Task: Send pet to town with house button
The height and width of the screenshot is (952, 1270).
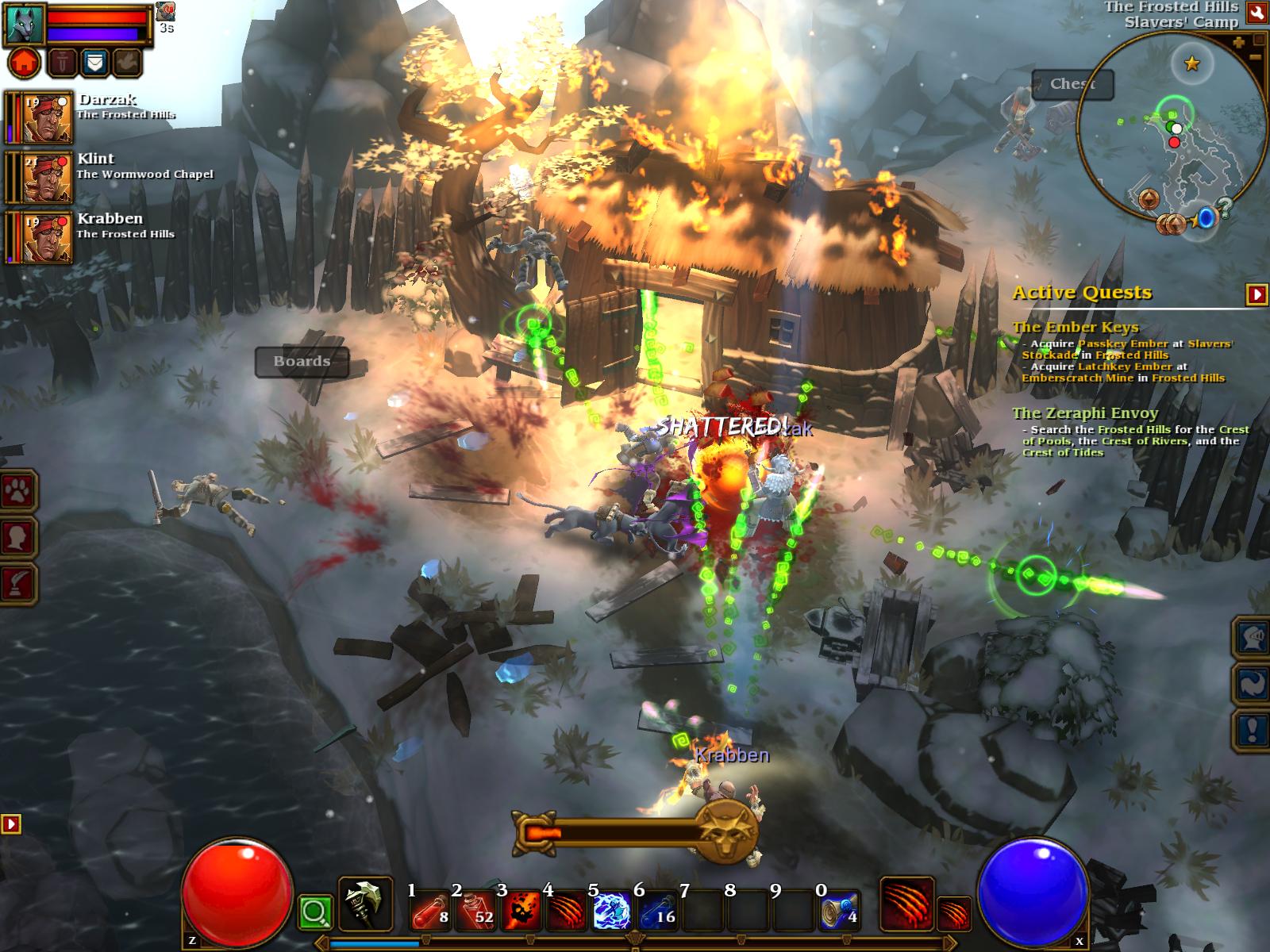Action: 25,62
